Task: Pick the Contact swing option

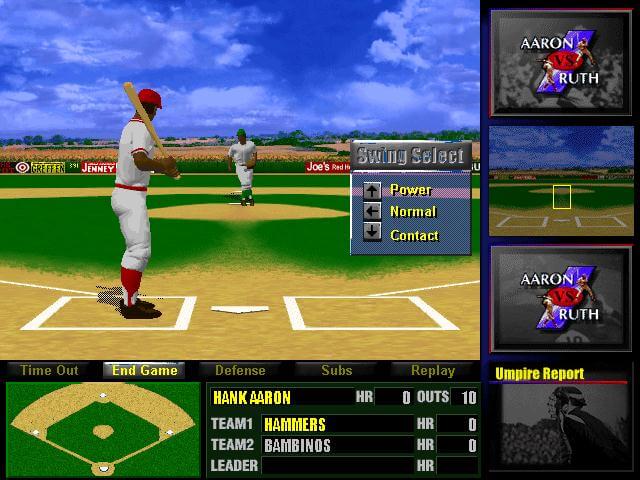Action: coord(414,235)
